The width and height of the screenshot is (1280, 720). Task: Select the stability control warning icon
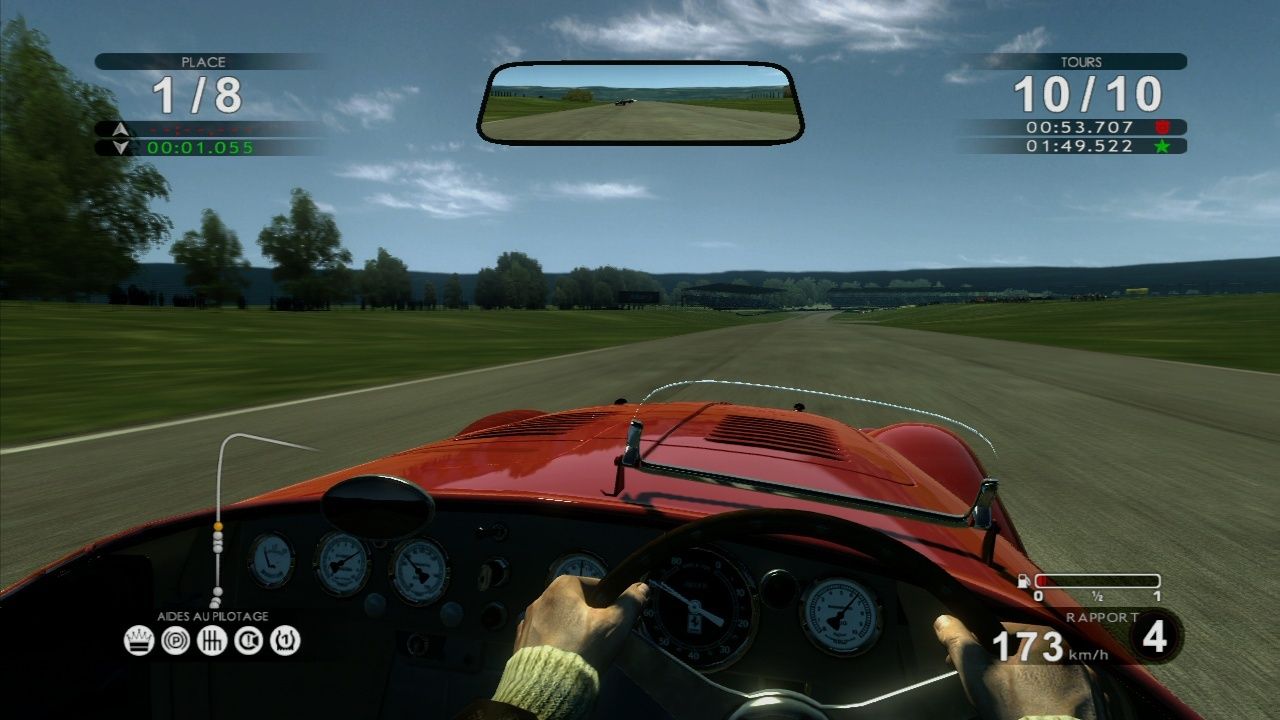tap(247, 641)
